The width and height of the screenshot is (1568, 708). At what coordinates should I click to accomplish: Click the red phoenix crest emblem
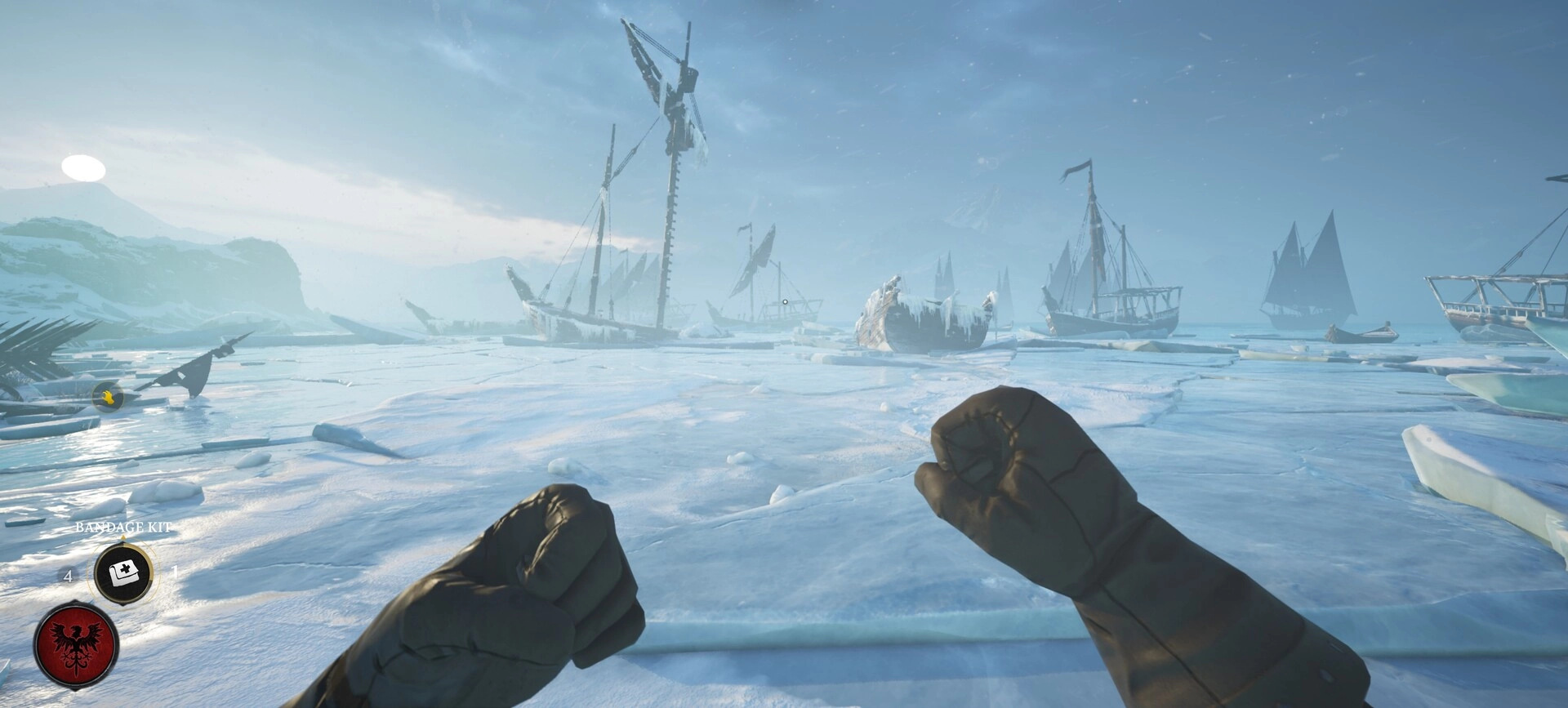pos(76,644)
